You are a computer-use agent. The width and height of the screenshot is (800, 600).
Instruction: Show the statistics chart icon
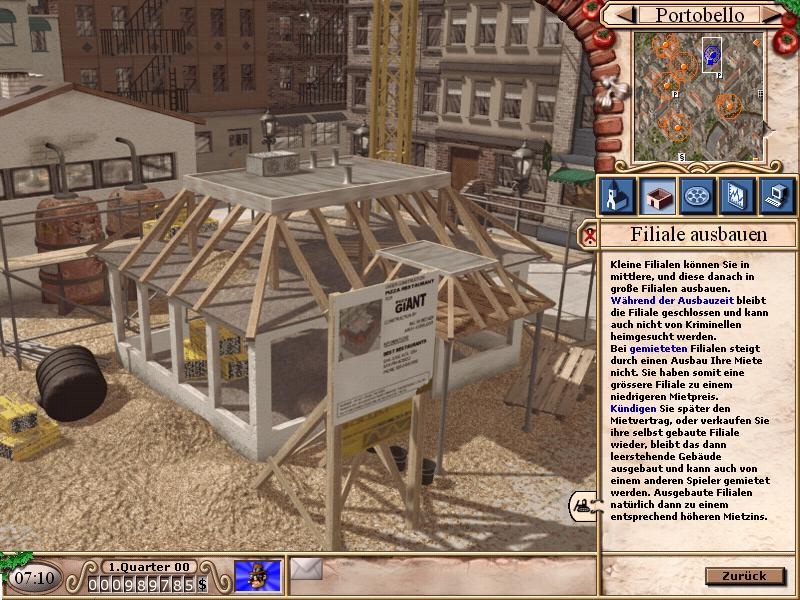pyautogui.click(x=737, y=196)
